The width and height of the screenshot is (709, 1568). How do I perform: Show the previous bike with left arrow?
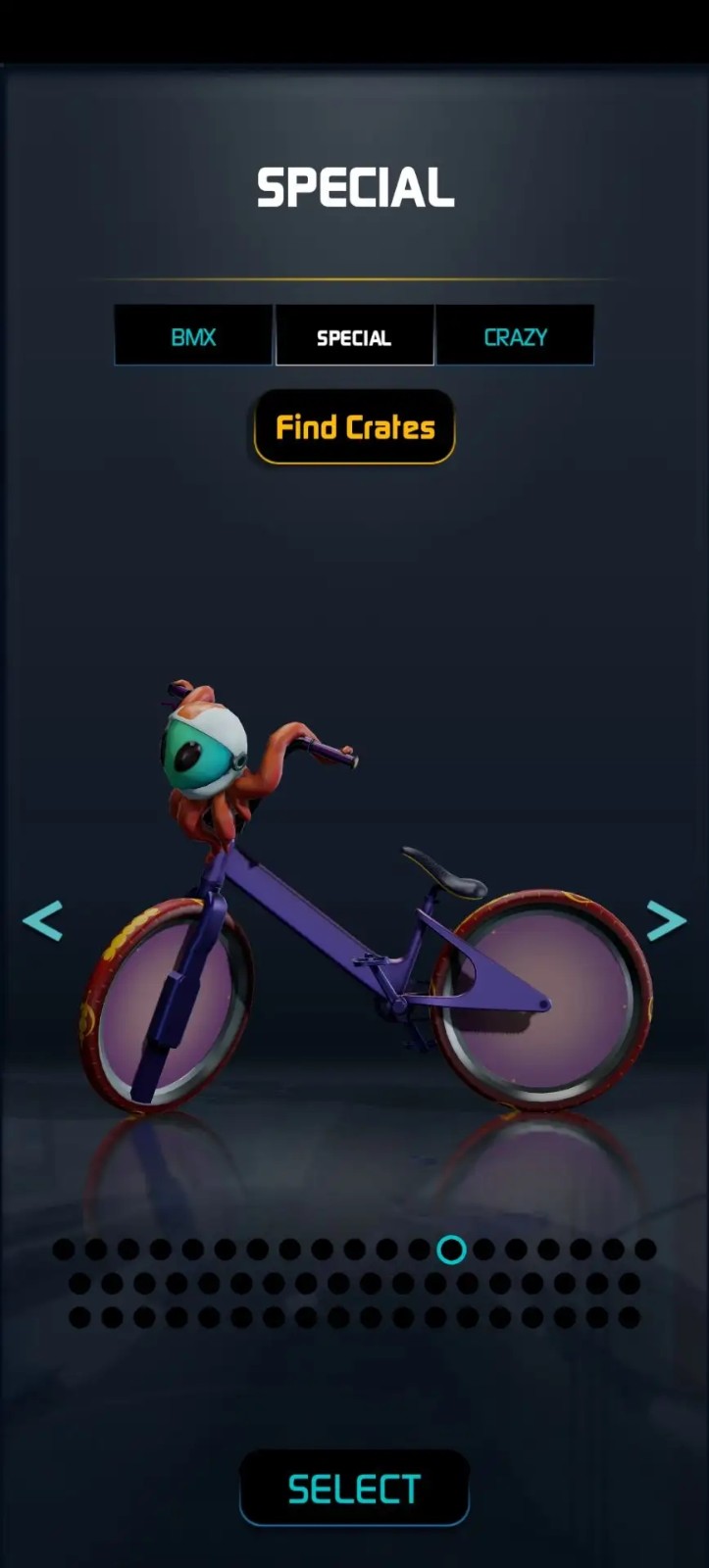point(43,920)
